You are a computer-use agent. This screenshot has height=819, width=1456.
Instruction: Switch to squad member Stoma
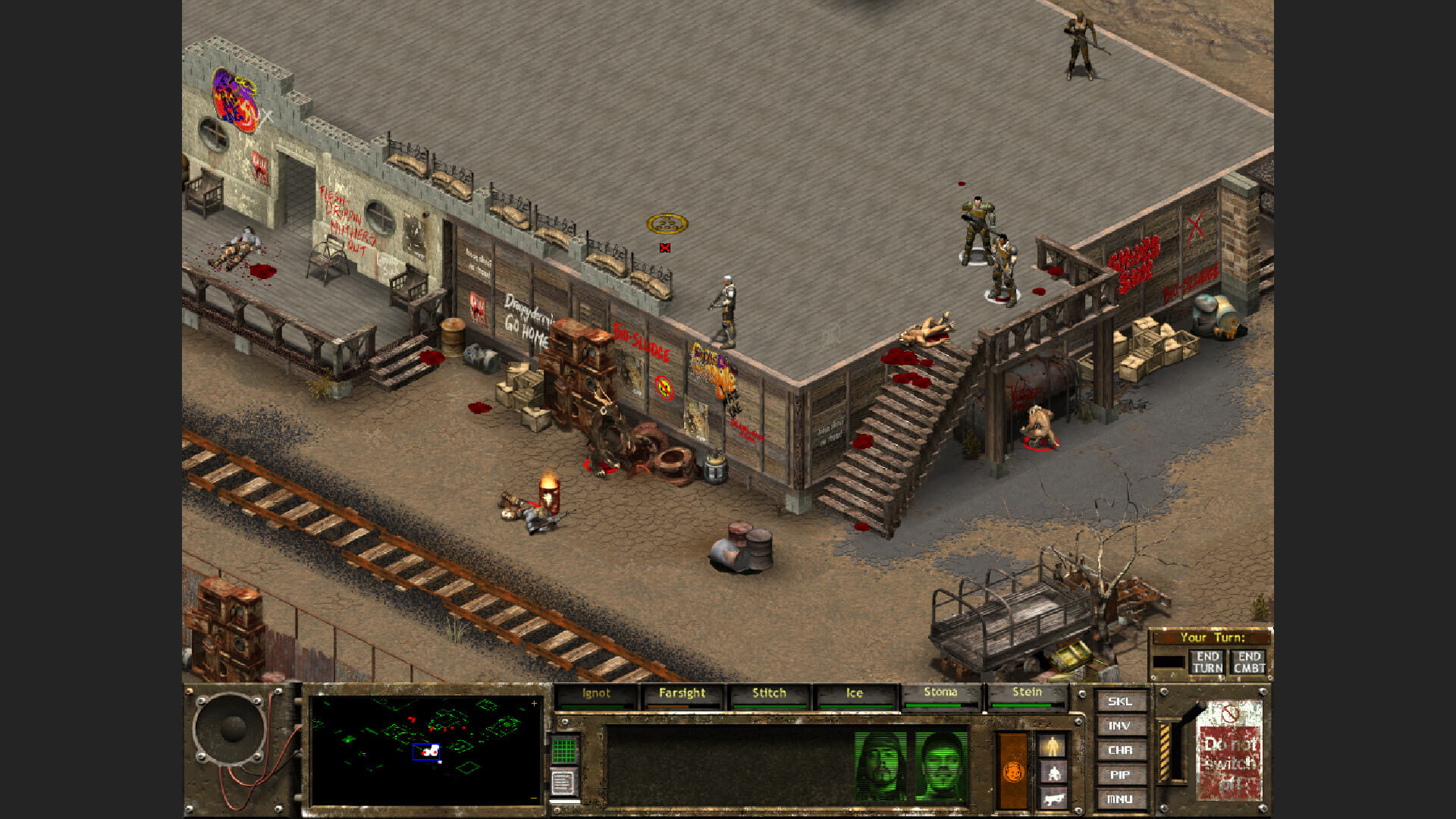(940, 692)
